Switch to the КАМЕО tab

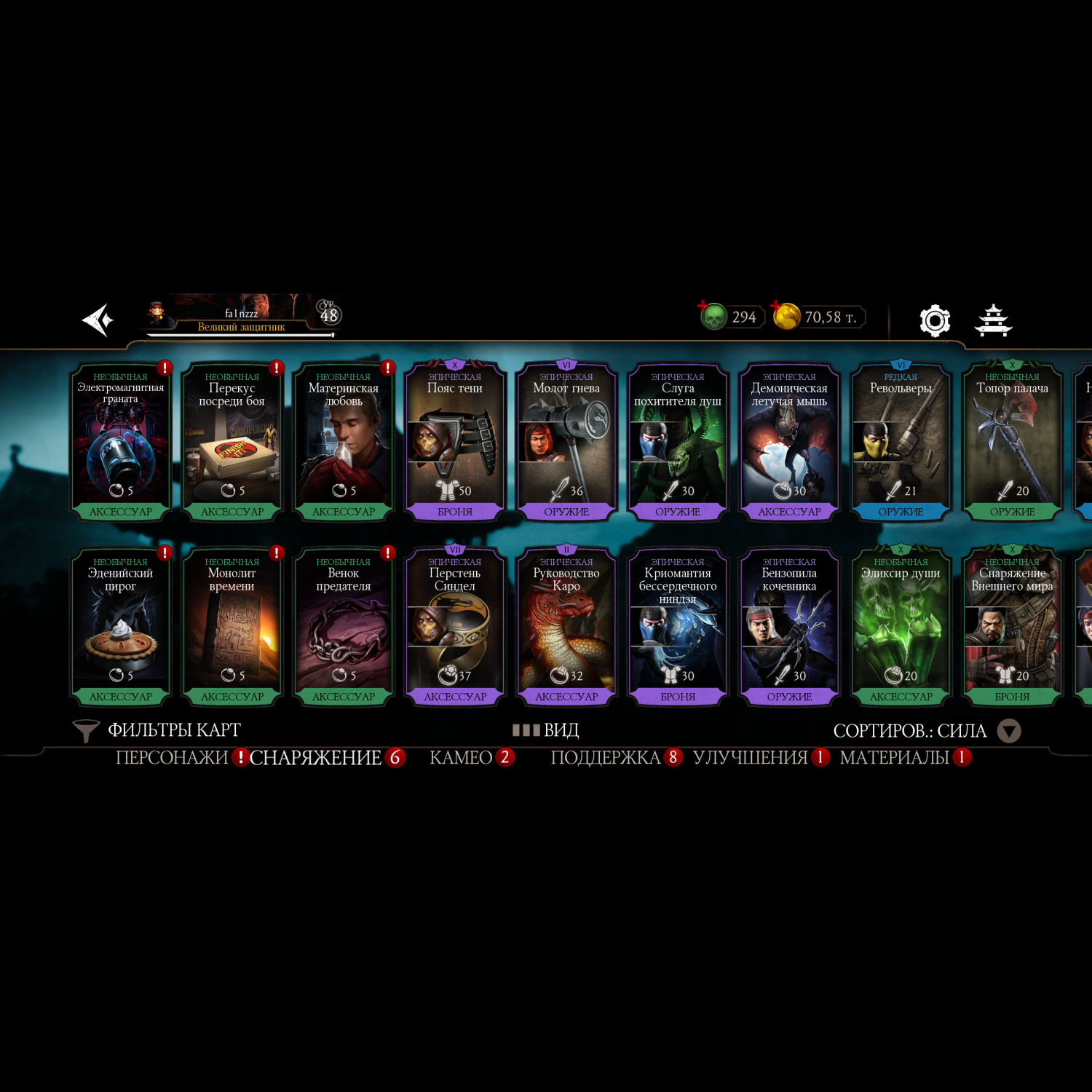click(461, 758)
